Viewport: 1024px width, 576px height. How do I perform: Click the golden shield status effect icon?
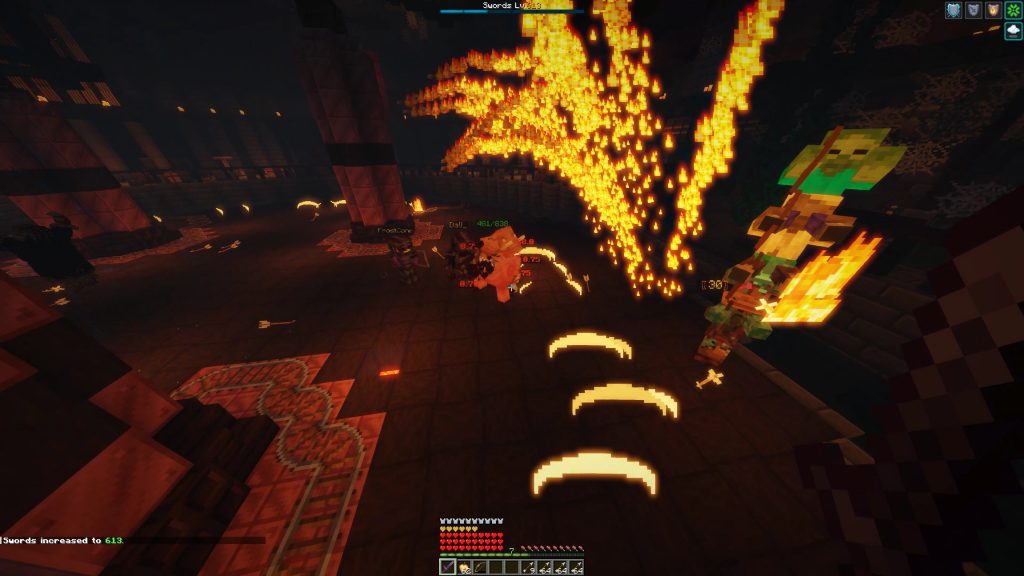pyautogui.click(x=993, y=10)
